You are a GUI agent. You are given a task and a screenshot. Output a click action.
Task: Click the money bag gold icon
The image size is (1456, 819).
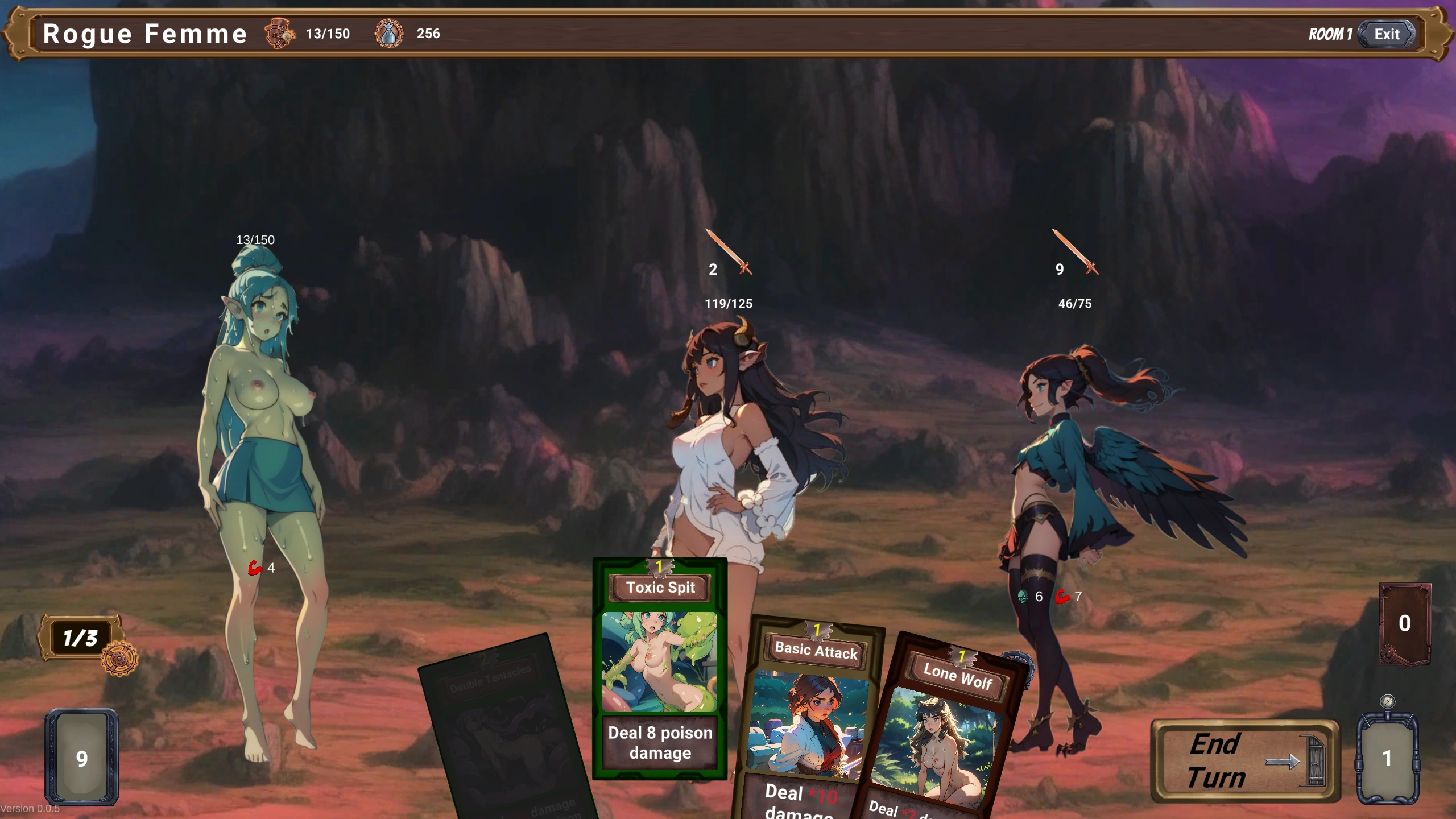click(389, 34)
